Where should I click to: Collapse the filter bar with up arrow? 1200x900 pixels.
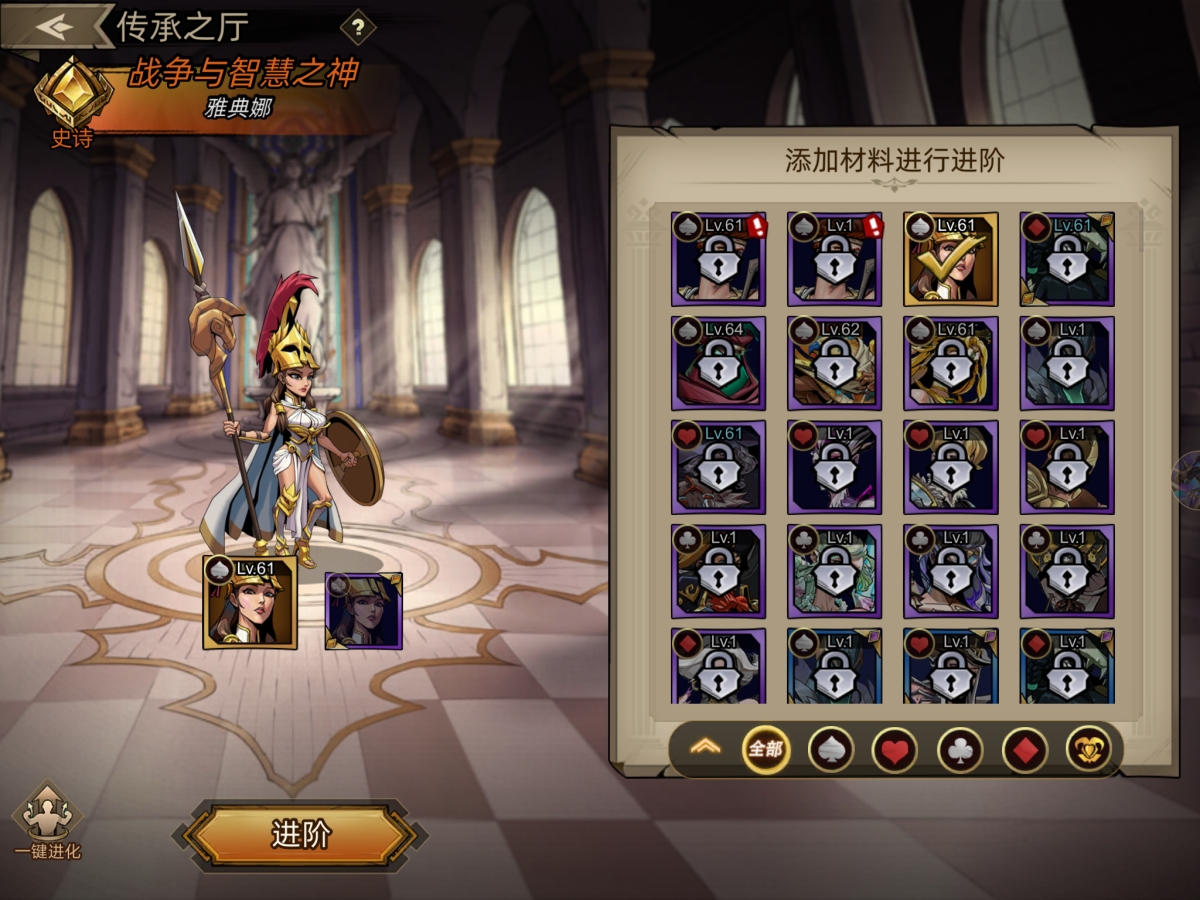705,748
